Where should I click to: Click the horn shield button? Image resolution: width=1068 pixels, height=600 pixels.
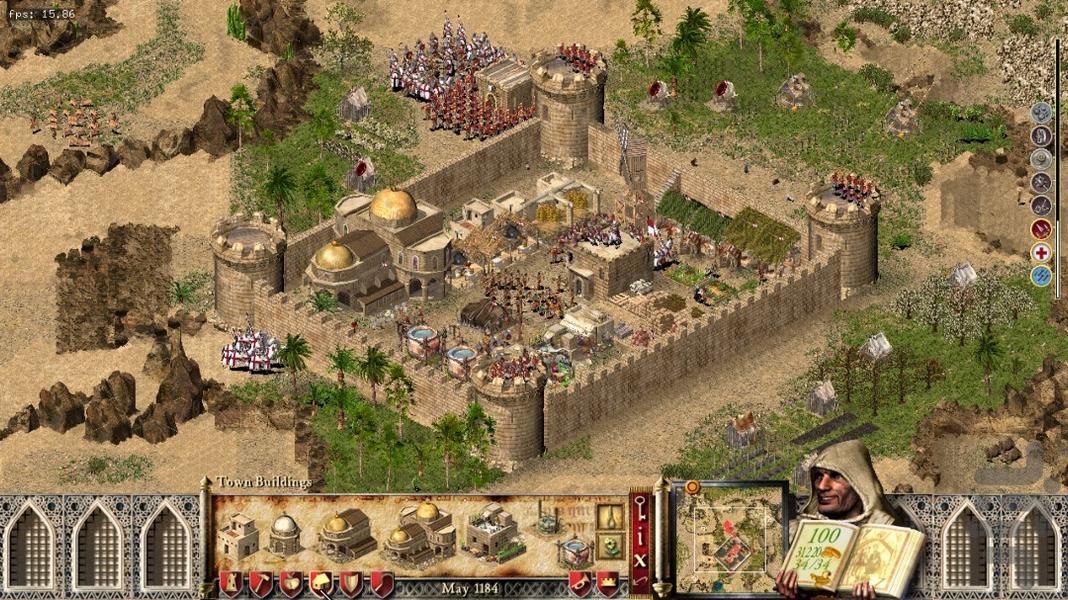point(579,583)
